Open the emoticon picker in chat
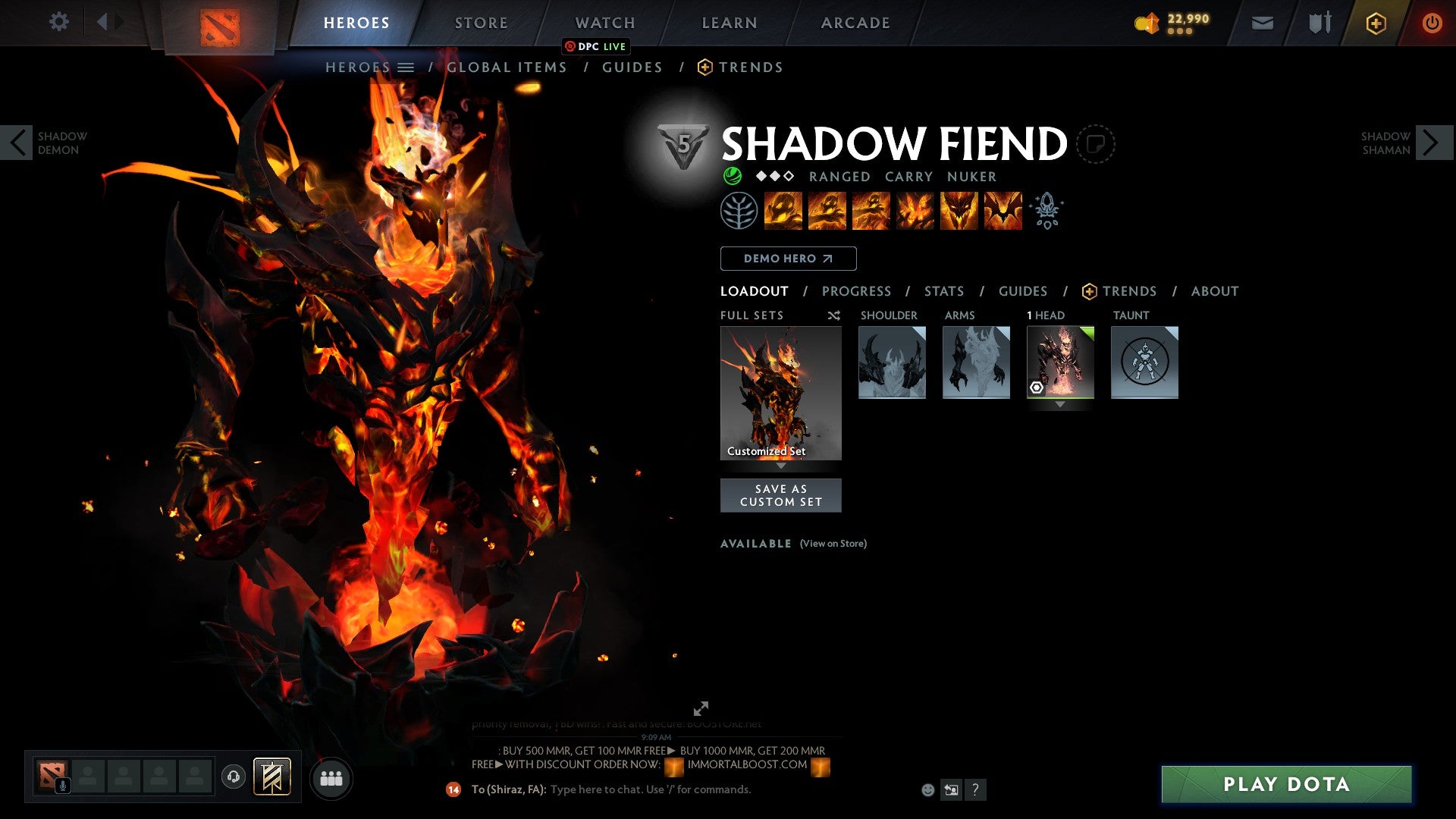This screenshot has width=1456, height=819. pos(927,789)
